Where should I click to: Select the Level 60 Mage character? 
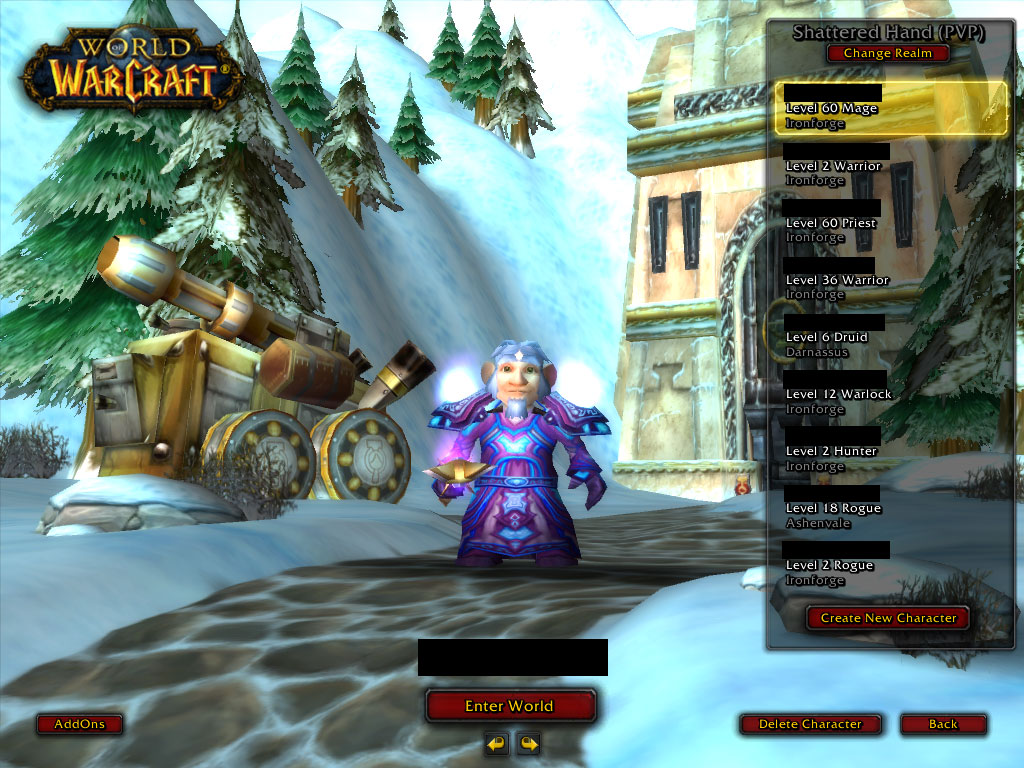pos(890,108)
